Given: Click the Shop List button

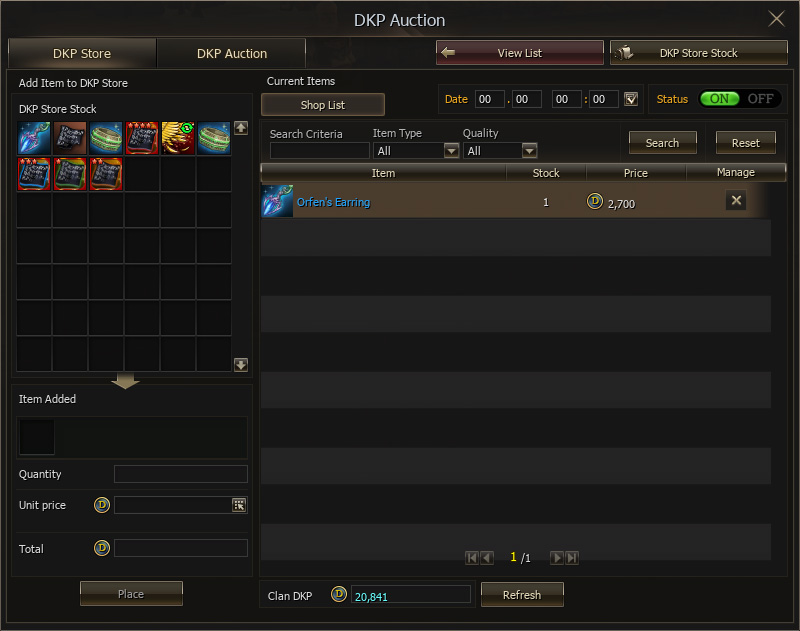Looking at the screenshot, I should [322, 105].
